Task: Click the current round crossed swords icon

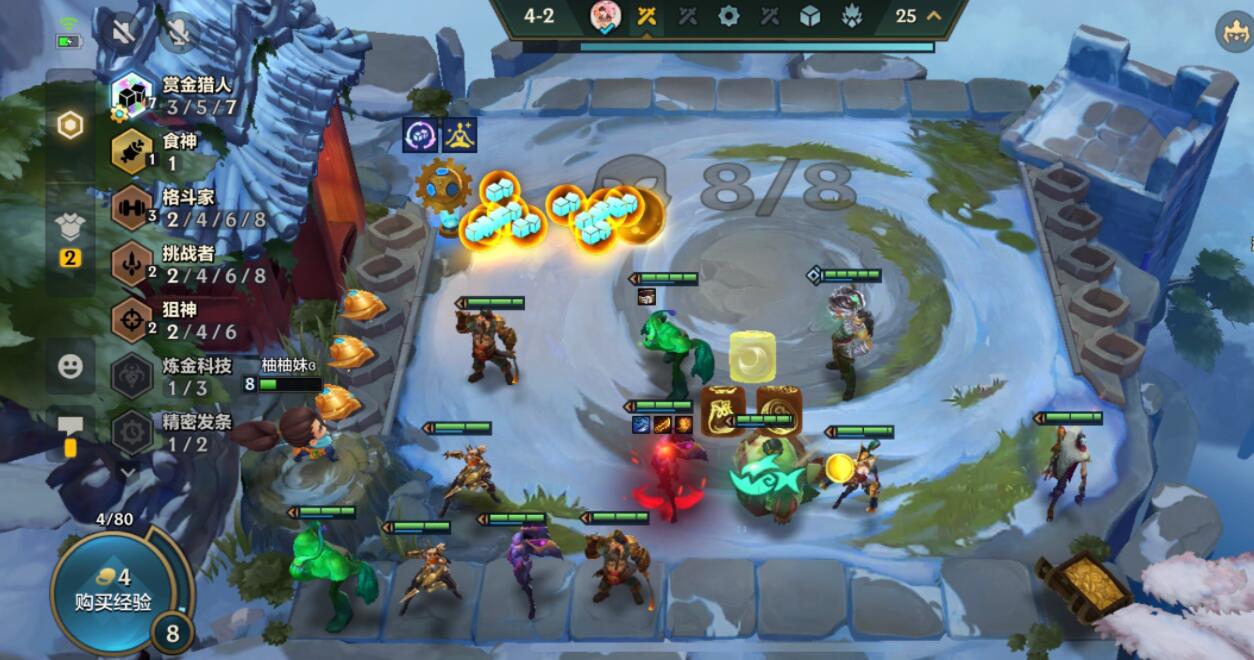Action: pyautogui.click(x=647, y=16)
